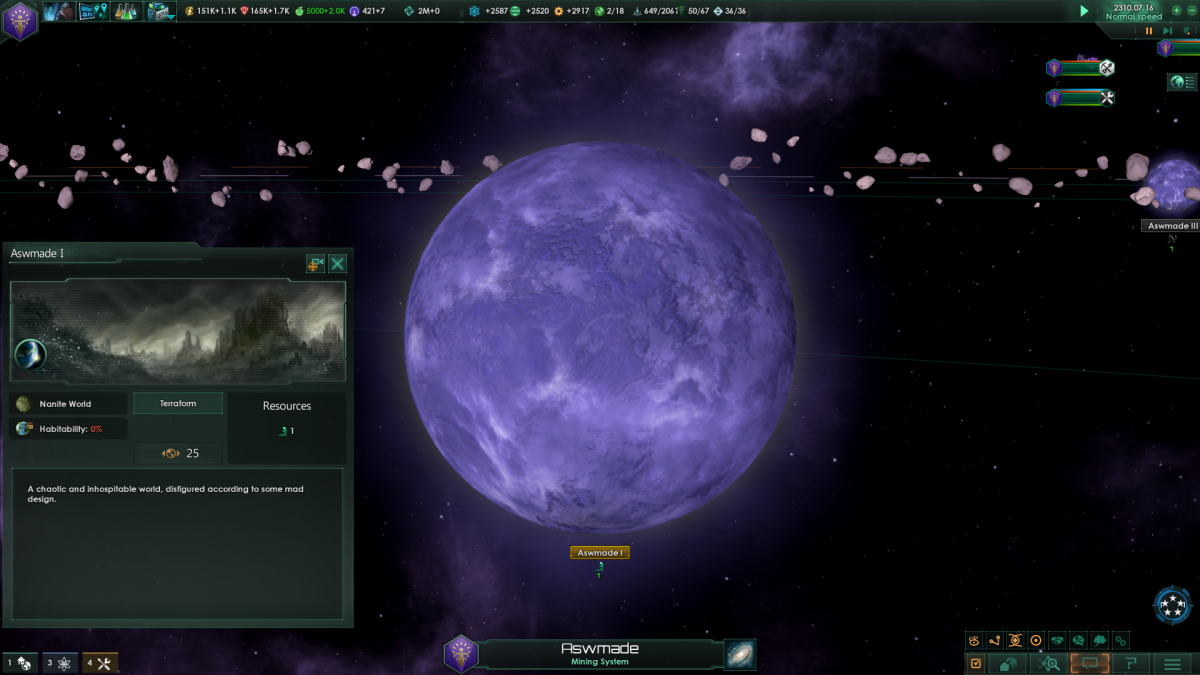Select the Aswmade I planet nameplate
Image resolution: width=1200 pixels, height=675 pixels.
point(600,553)
